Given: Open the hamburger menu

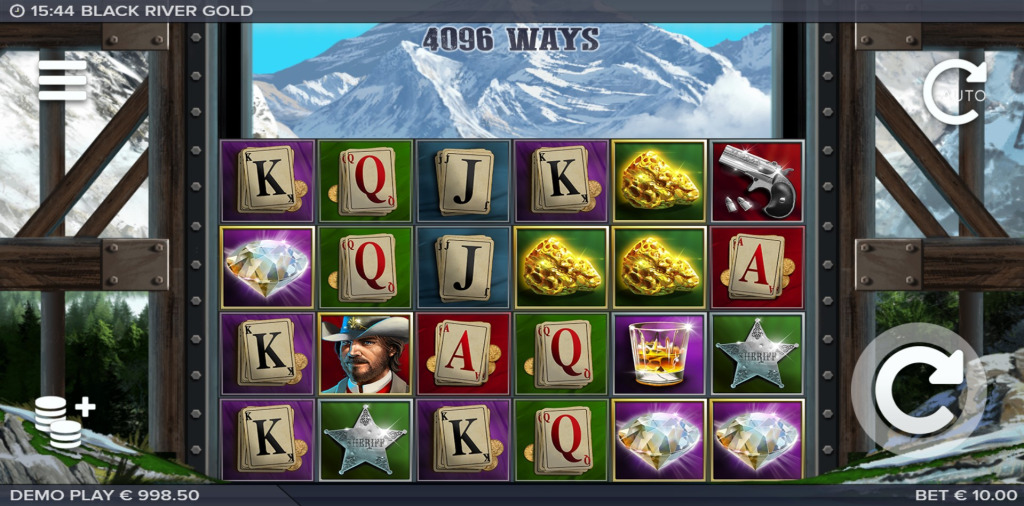Looking at the screenshot, I should pyautogui.click(x=62, y=80).
